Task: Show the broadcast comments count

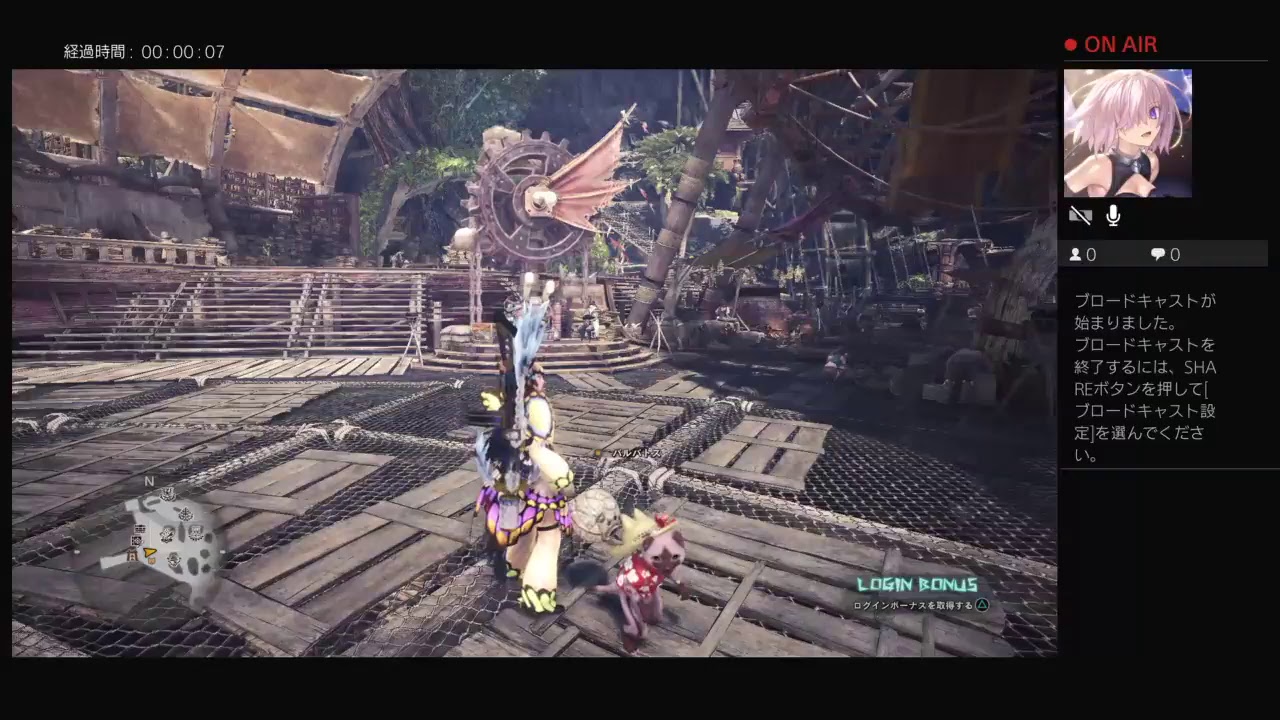Action: coord(1165,255)
